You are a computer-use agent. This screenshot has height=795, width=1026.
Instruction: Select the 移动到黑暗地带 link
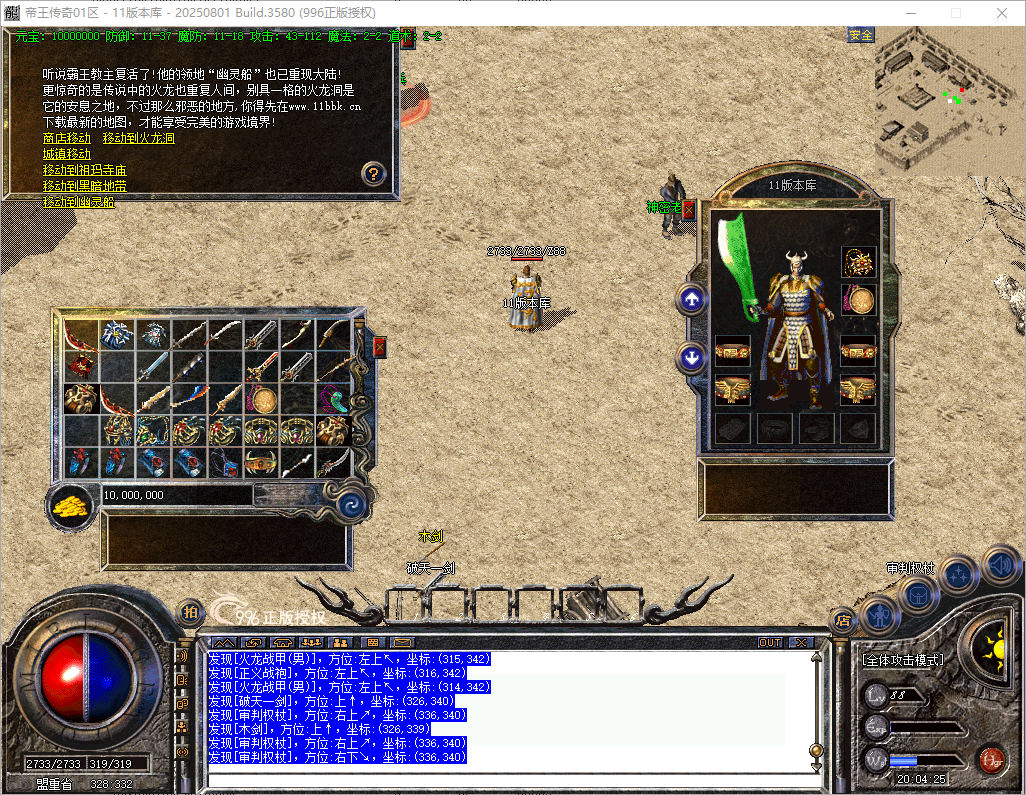pos(84,186)
